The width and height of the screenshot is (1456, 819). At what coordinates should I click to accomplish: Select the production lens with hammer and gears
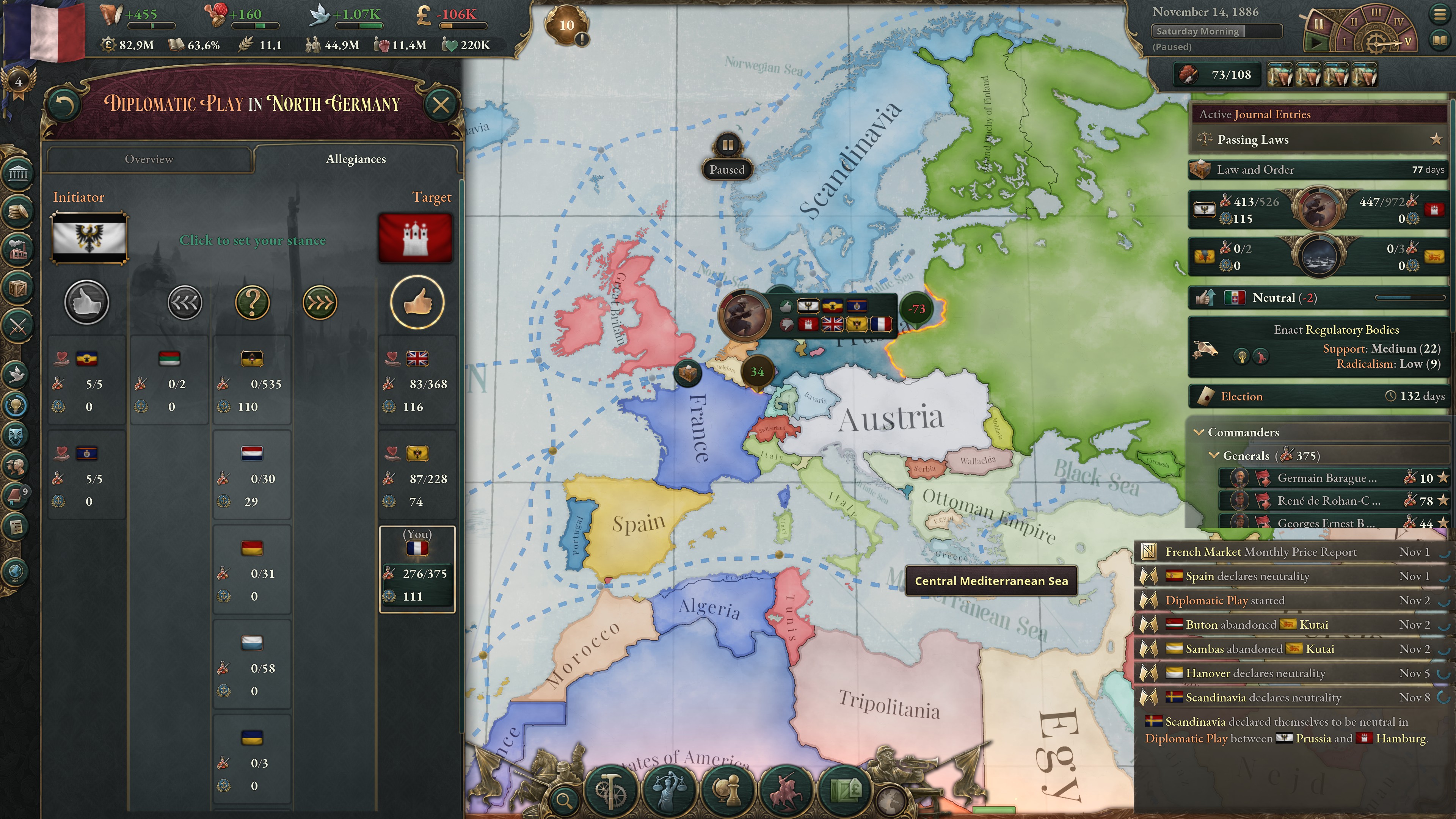coord(610,790)
